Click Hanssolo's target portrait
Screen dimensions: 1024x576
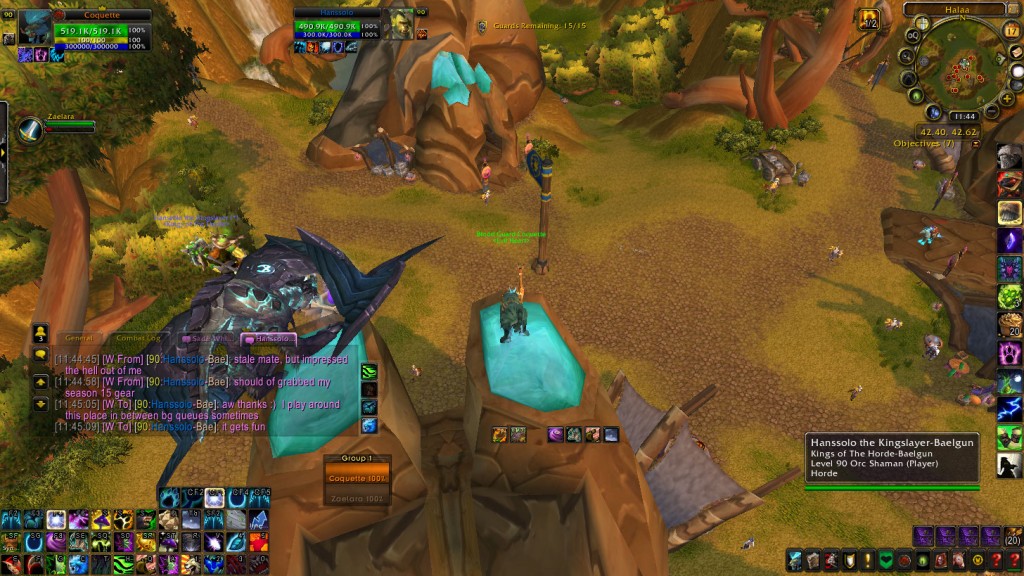[x=400, y=24]
